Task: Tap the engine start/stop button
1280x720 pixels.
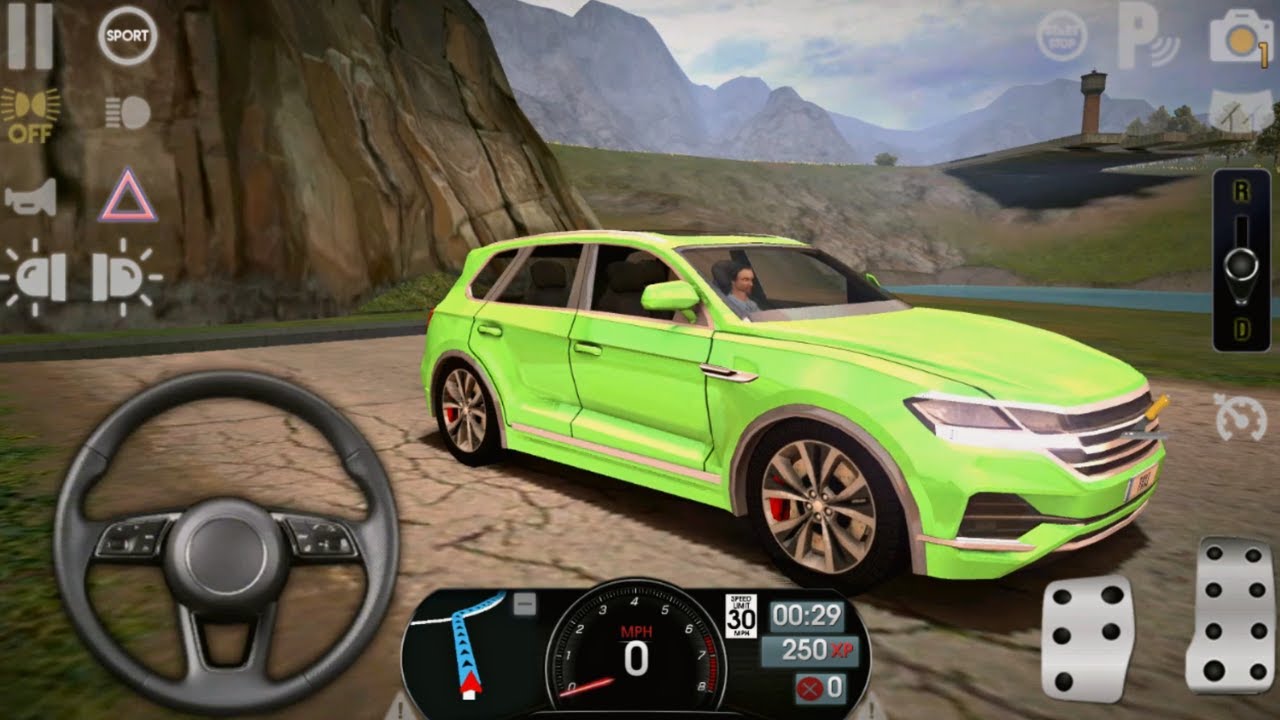Action: point(1061,37)
